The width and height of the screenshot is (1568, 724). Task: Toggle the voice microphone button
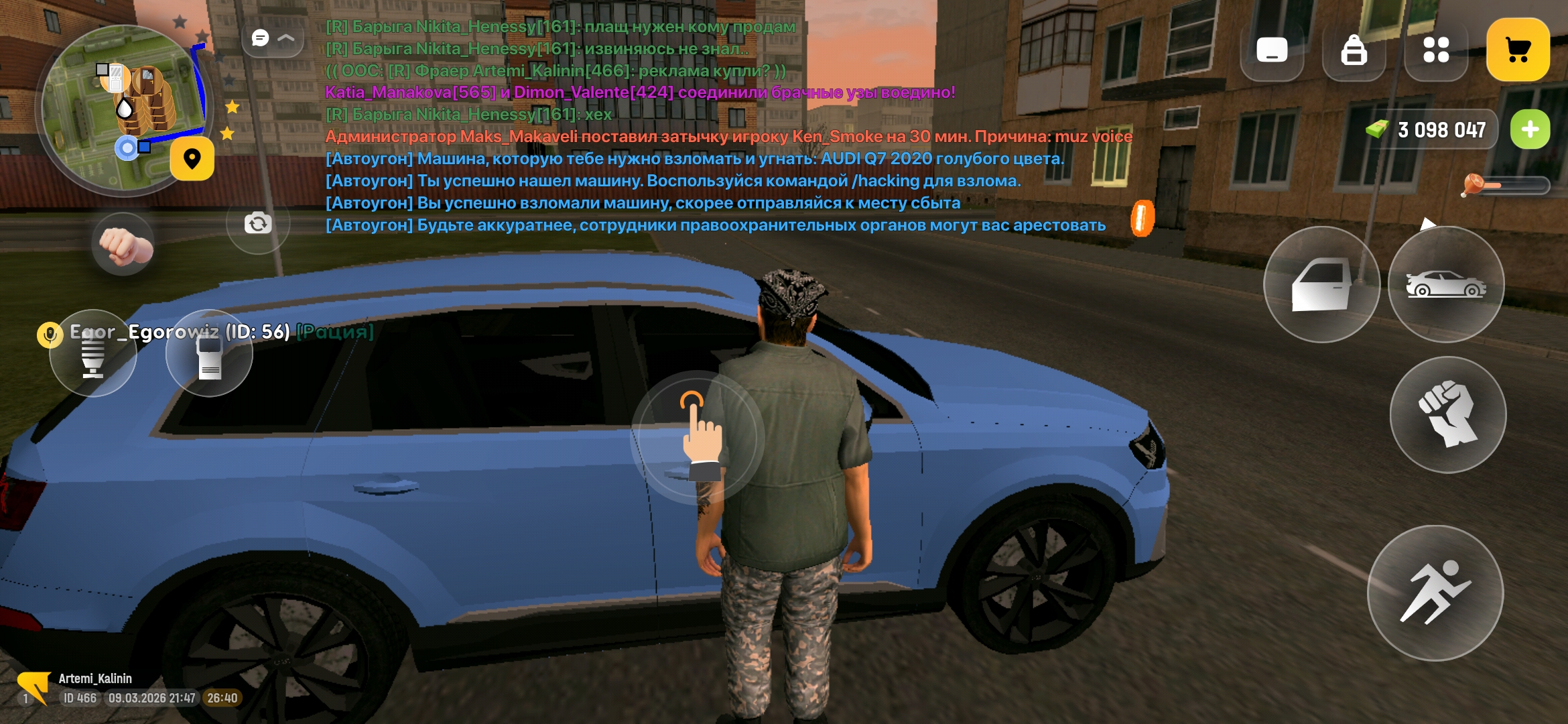pyautogui.click(x=93, y=353)
